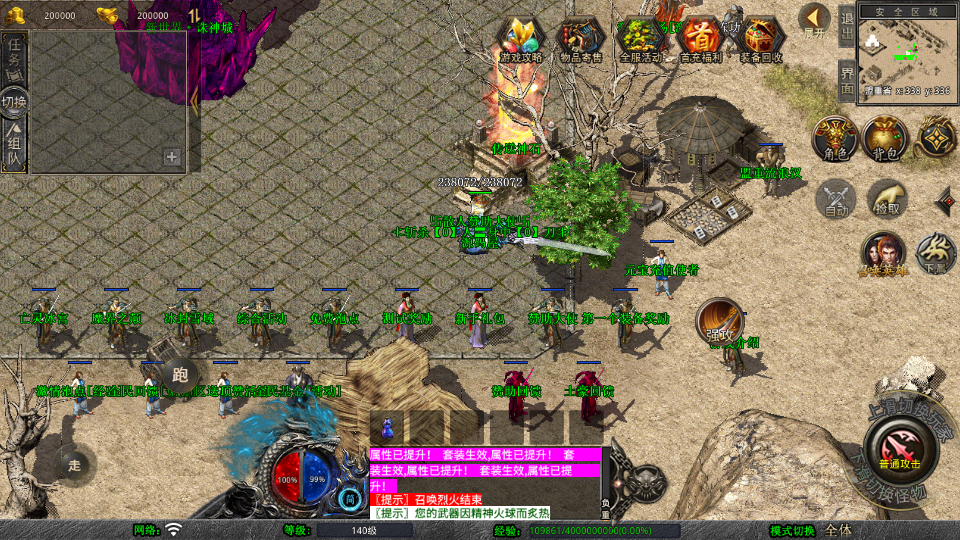The height and width of the screenshot is (540, 960).
Task: Click the 退出 exit button
Action: click(x=847, y=26)
